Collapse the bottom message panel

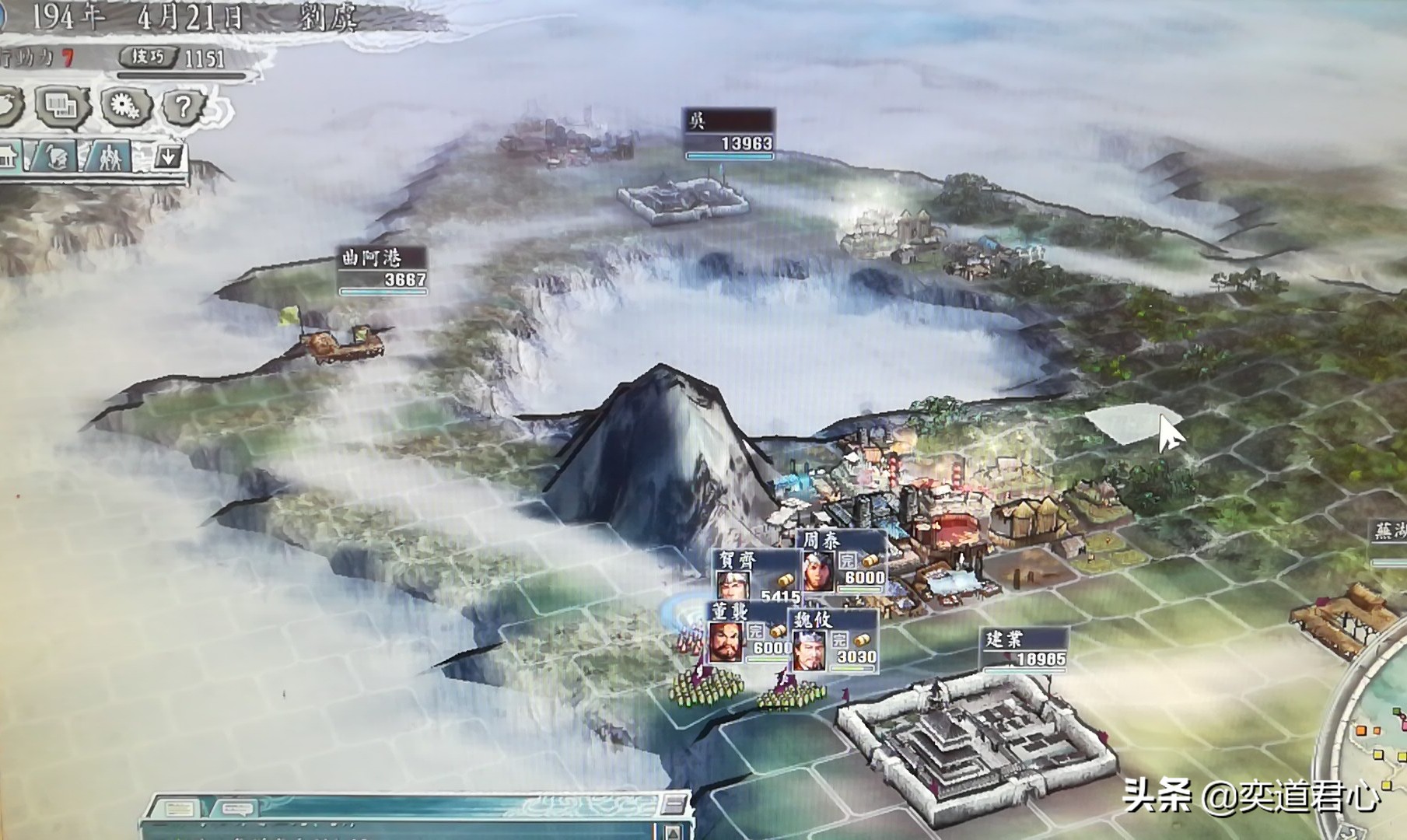tap(674, 804)
